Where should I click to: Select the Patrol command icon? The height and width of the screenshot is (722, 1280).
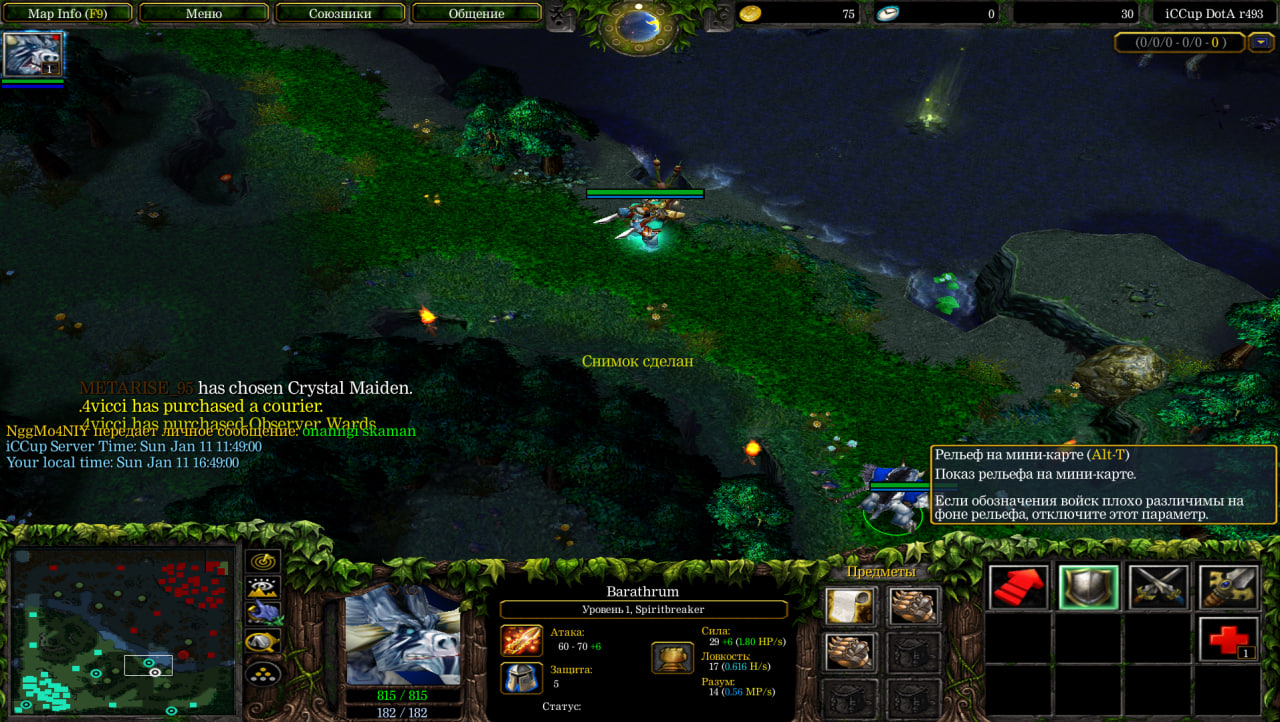pyautogui.click(x=1228, y=587)
